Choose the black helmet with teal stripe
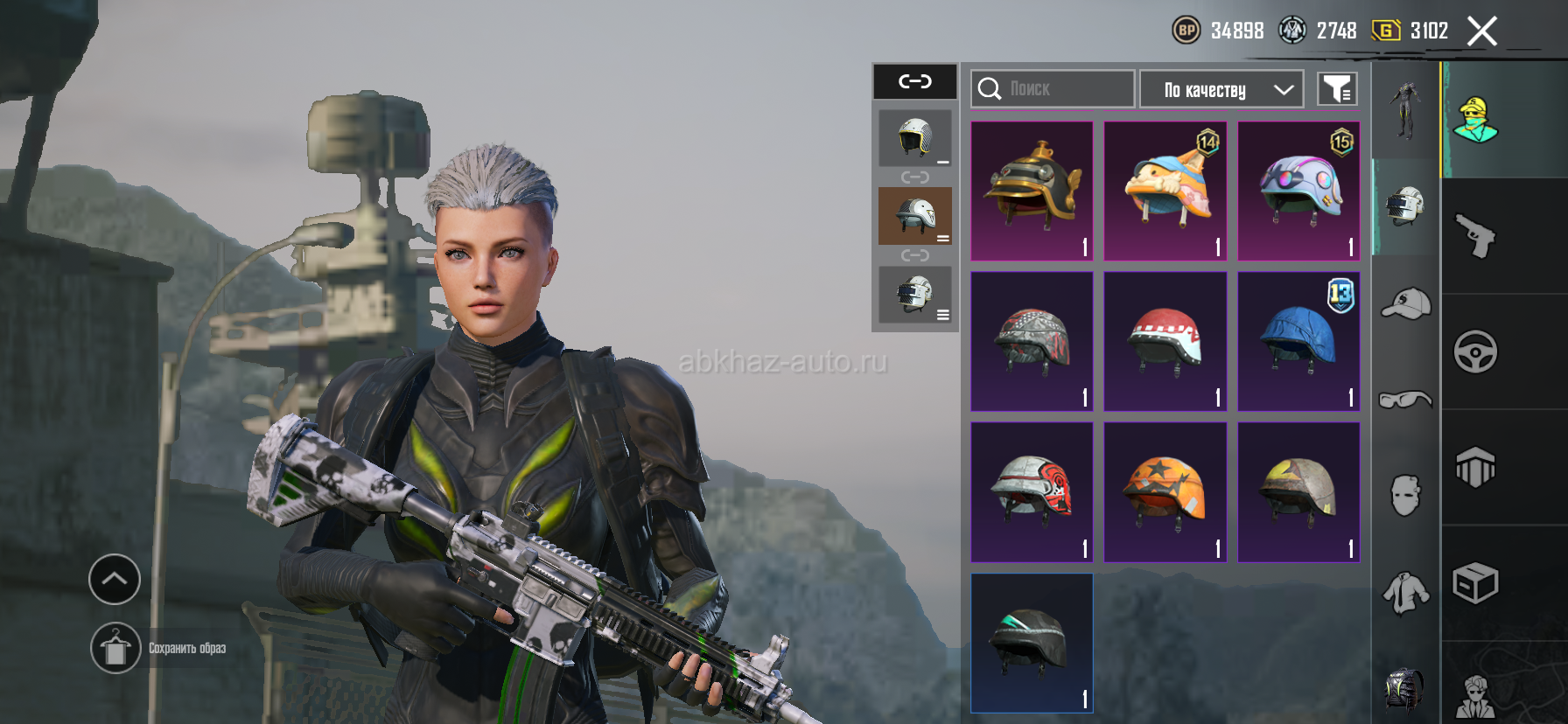The image size is (1568, 724). 1032,643
